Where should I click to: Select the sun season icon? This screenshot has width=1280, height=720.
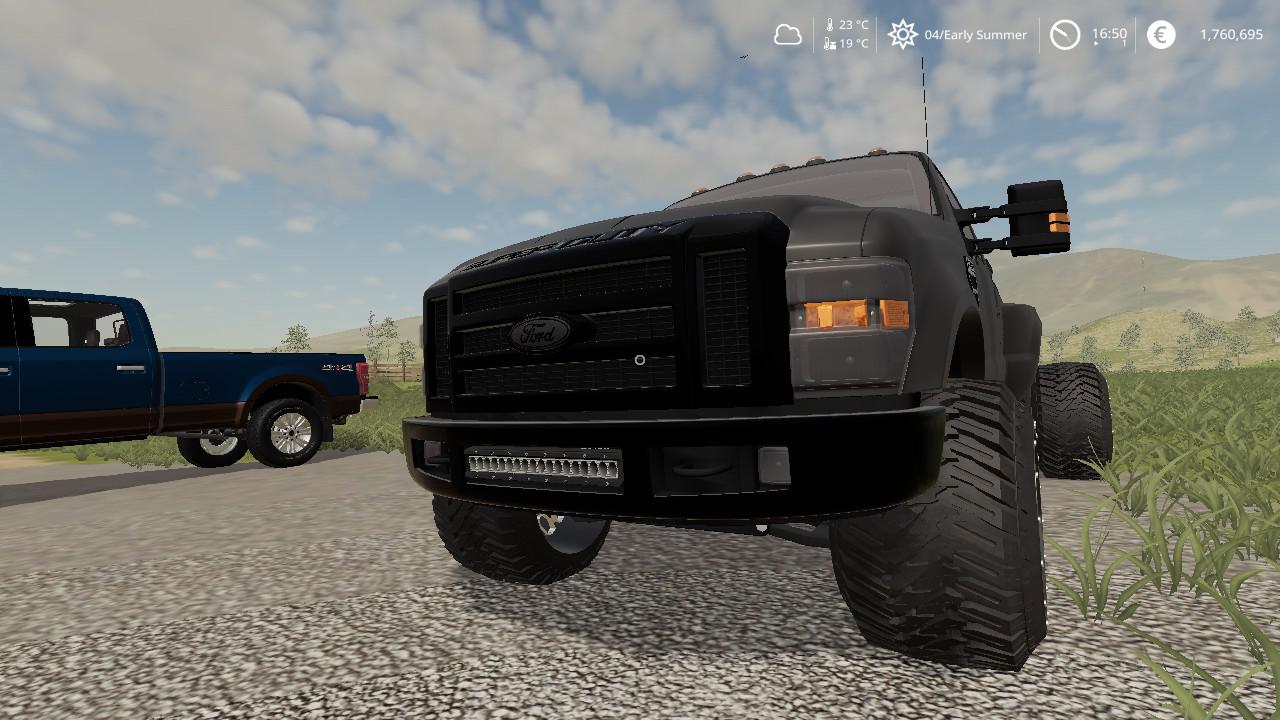click(902, 35)
